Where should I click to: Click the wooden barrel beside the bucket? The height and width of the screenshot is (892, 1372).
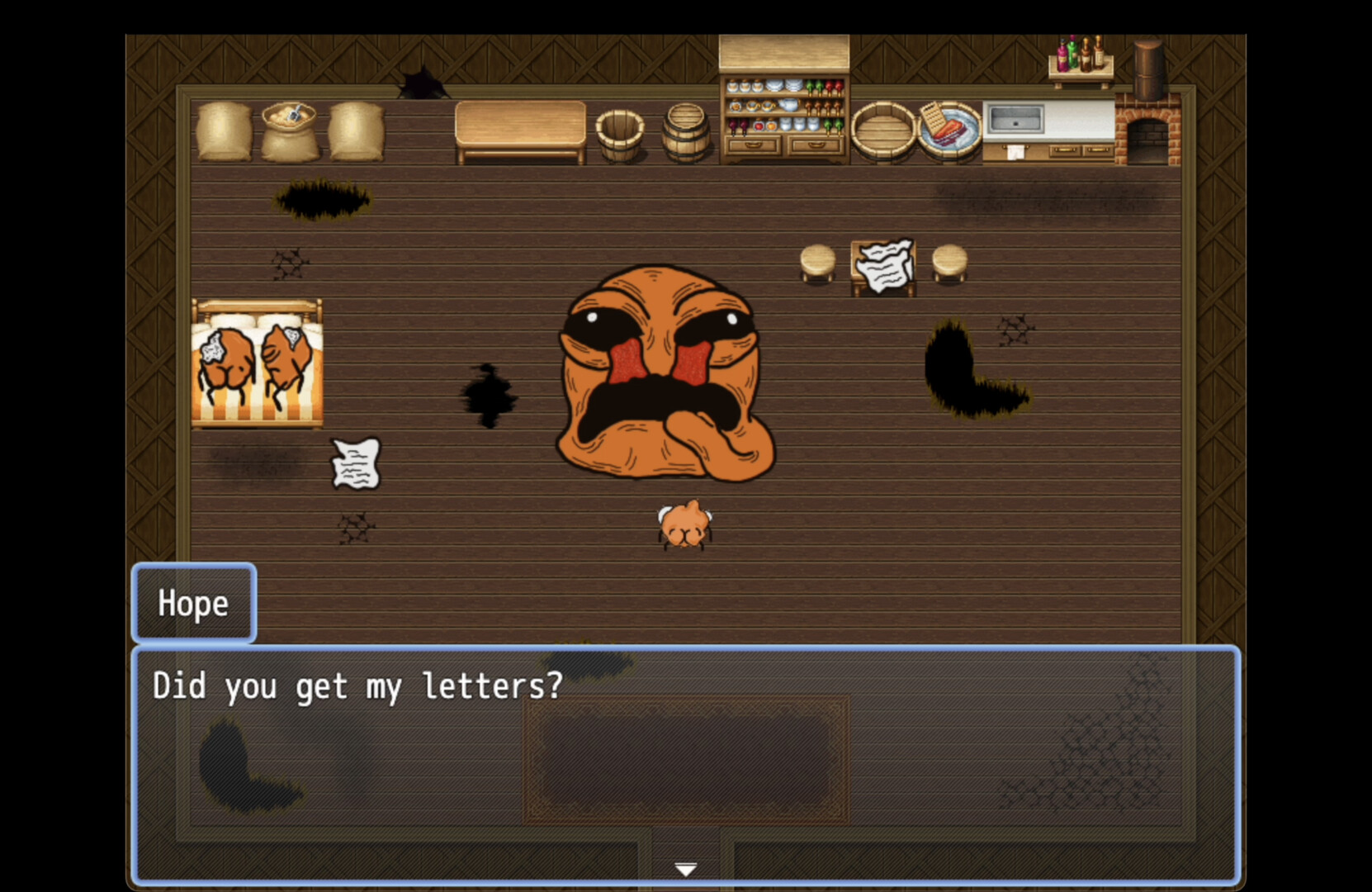[684, 132]
